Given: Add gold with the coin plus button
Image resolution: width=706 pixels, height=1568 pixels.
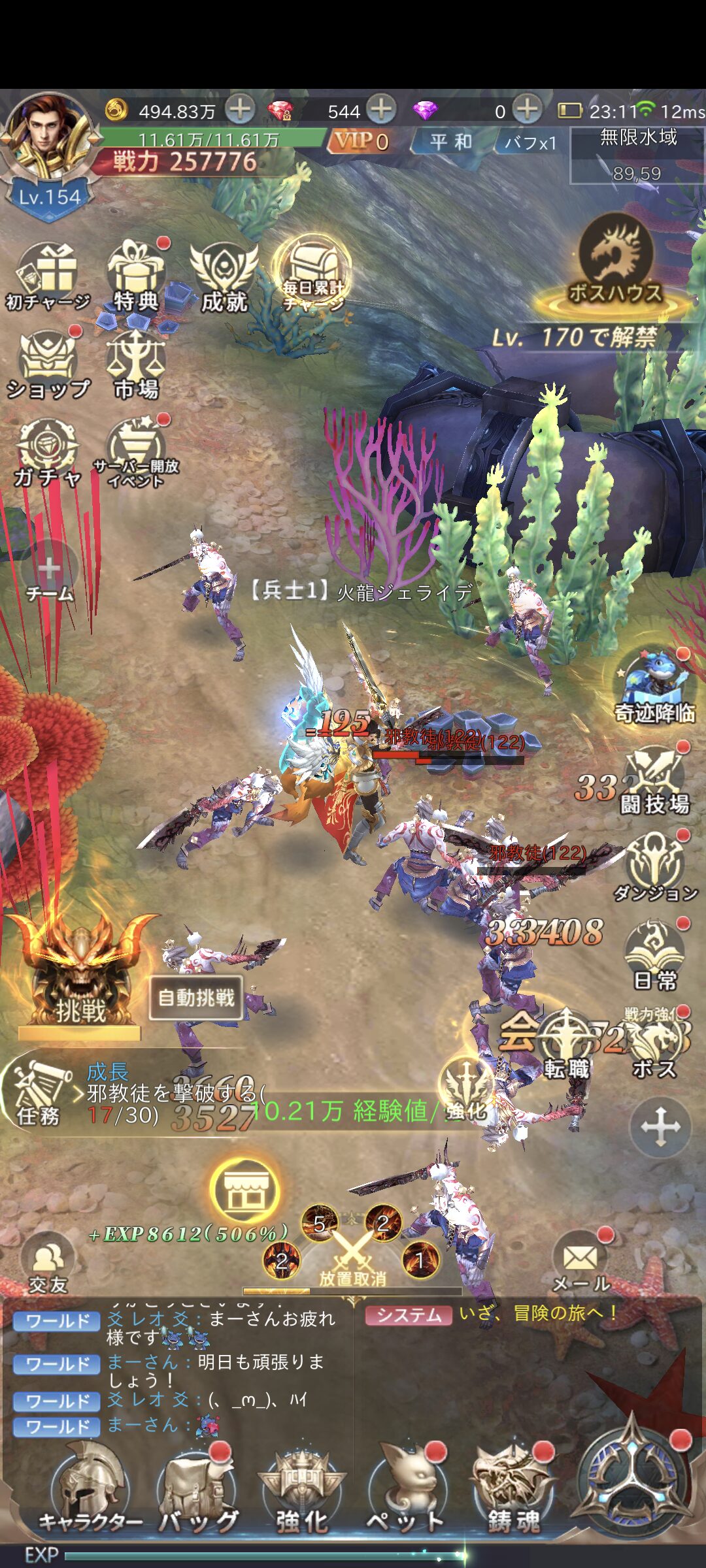Looking at the screenshot, I should 241,109.
